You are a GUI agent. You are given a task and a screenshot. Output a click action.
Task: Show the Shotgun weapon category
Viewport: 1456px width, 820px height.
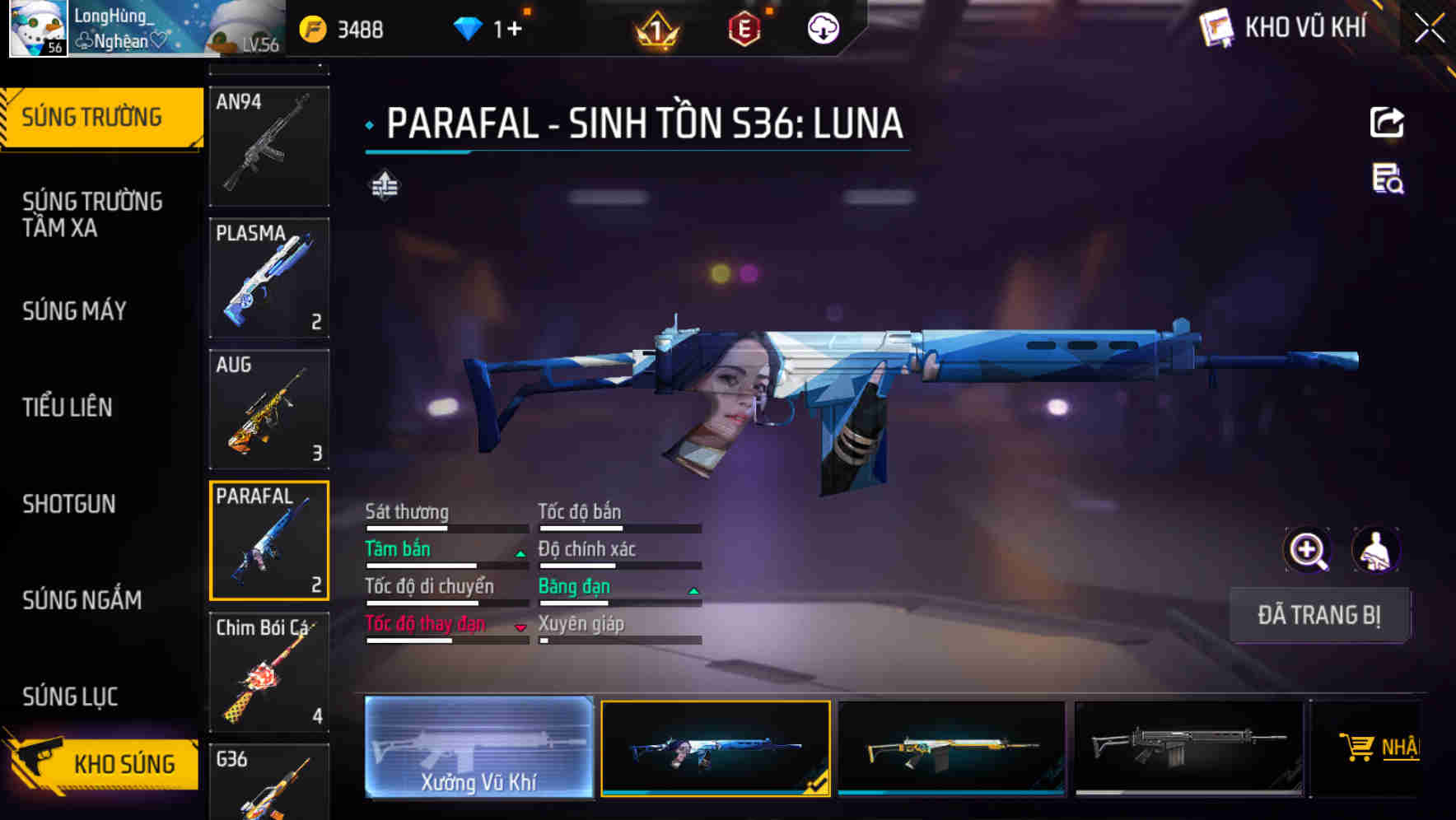pyautogui.click(x=69, y=504)
